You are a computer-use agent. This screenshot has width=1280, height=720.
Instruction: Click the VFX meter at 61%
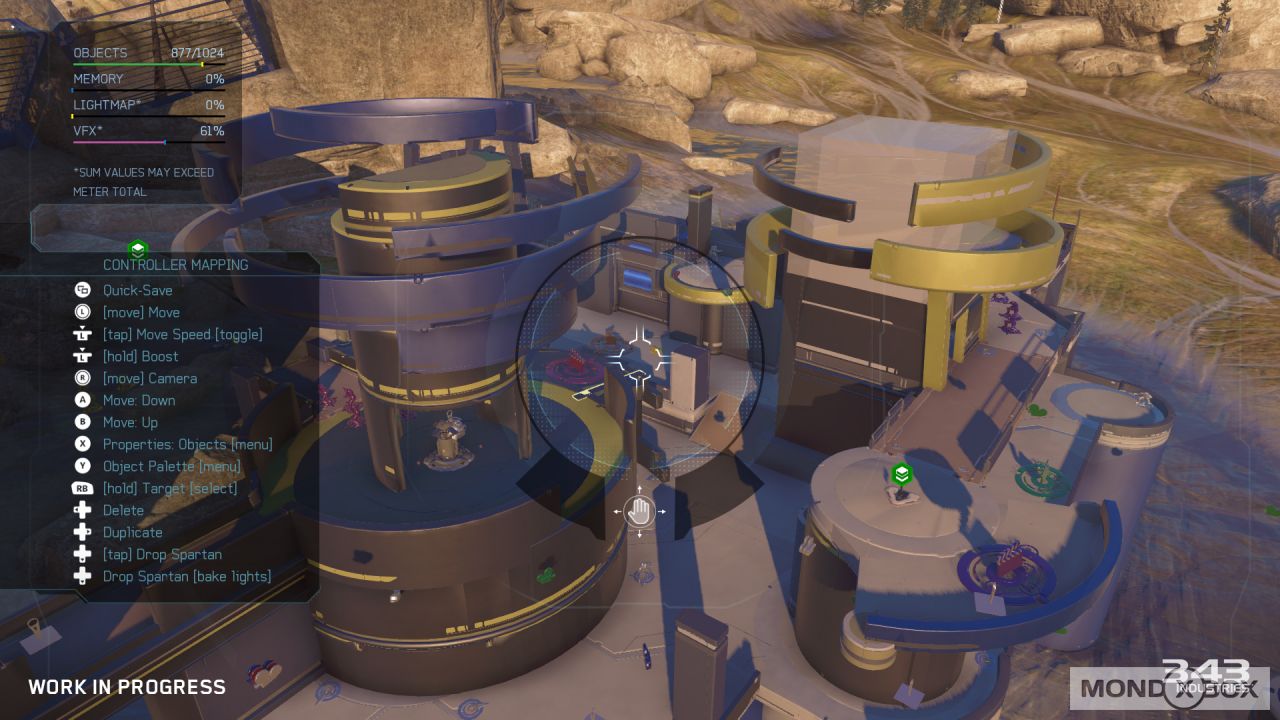[148, 130]
